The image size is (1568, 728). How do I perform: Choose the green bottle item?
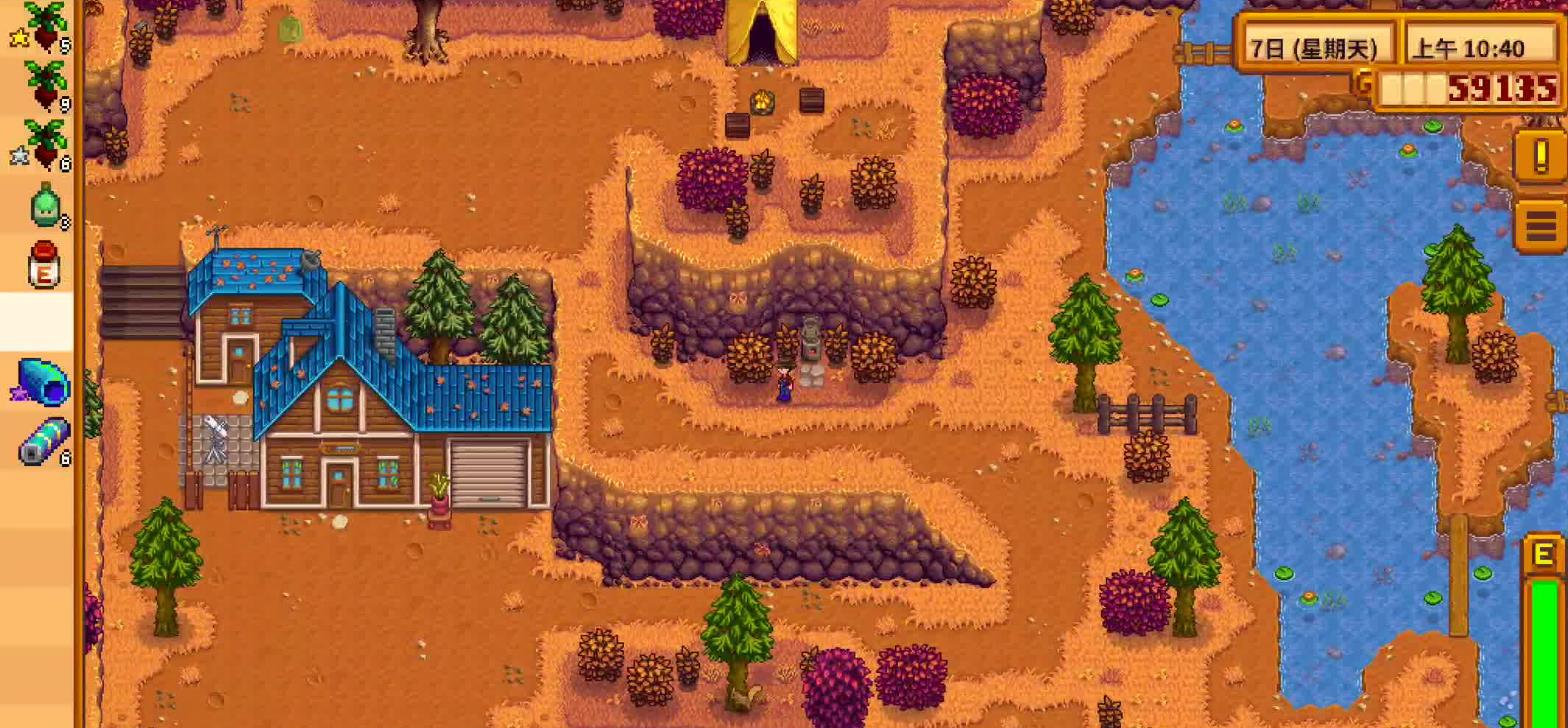46,205
